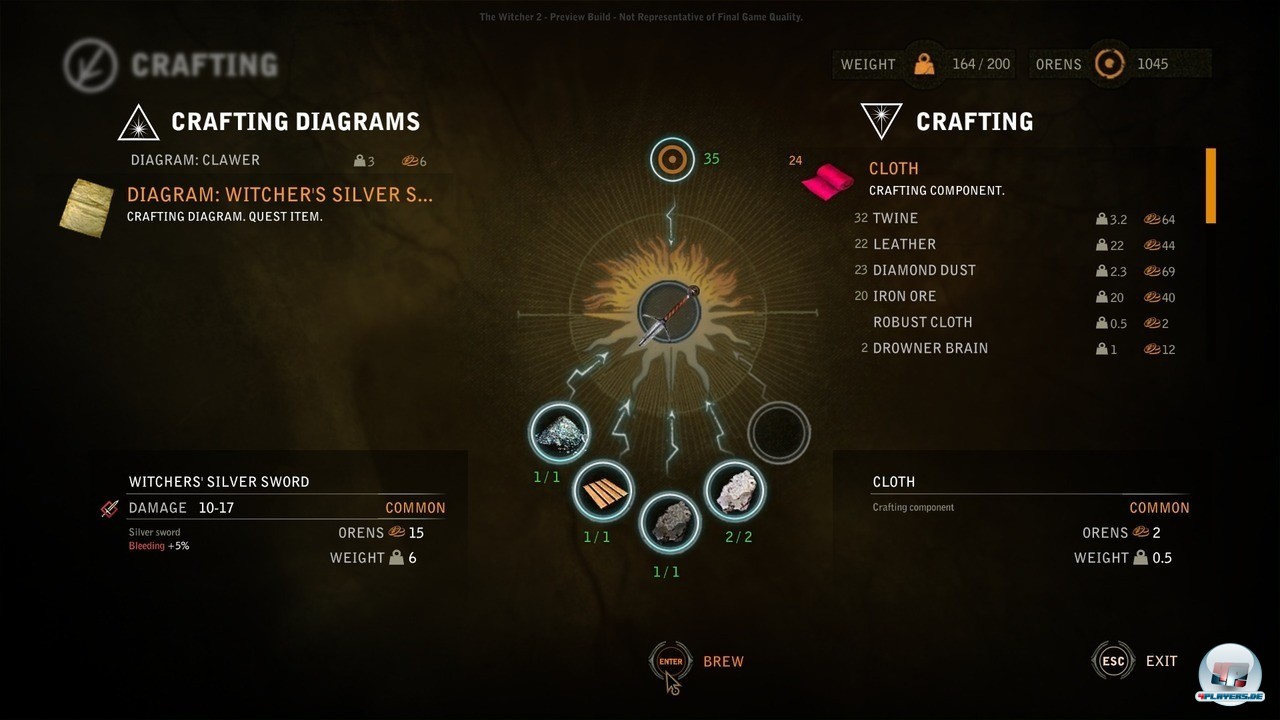Select the white rock ingredient slot
Image resolution: width=1280 pixels, height=720 pixels.
coord(736,490)
